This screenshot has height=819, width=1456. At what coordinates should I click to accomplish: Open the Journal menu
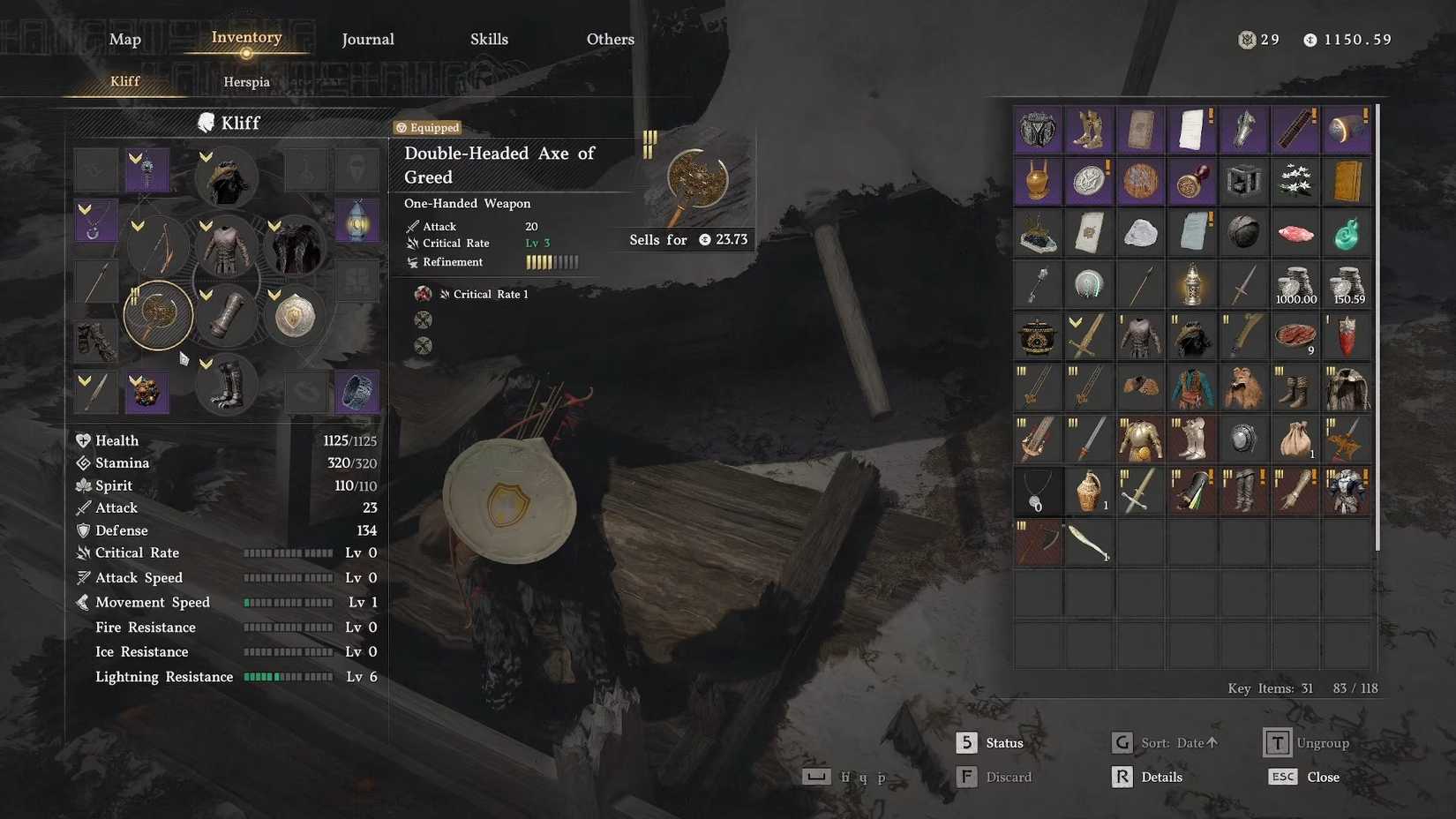(367, 39)
